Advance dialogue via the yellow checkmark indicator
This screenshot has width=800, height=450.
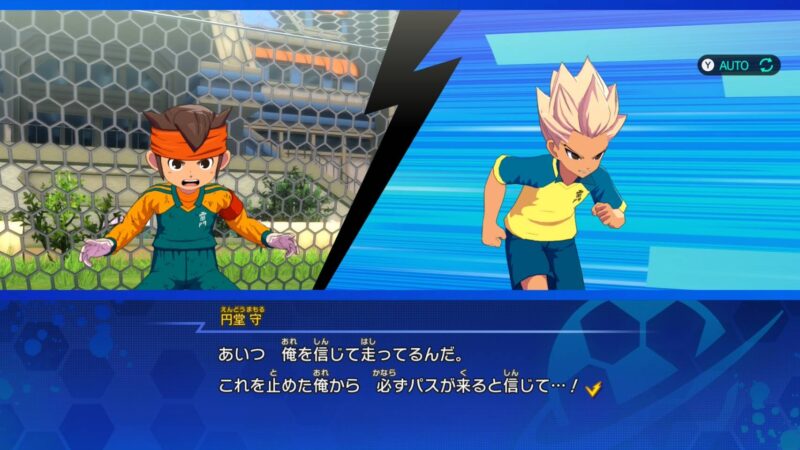(x=593, y=388)
